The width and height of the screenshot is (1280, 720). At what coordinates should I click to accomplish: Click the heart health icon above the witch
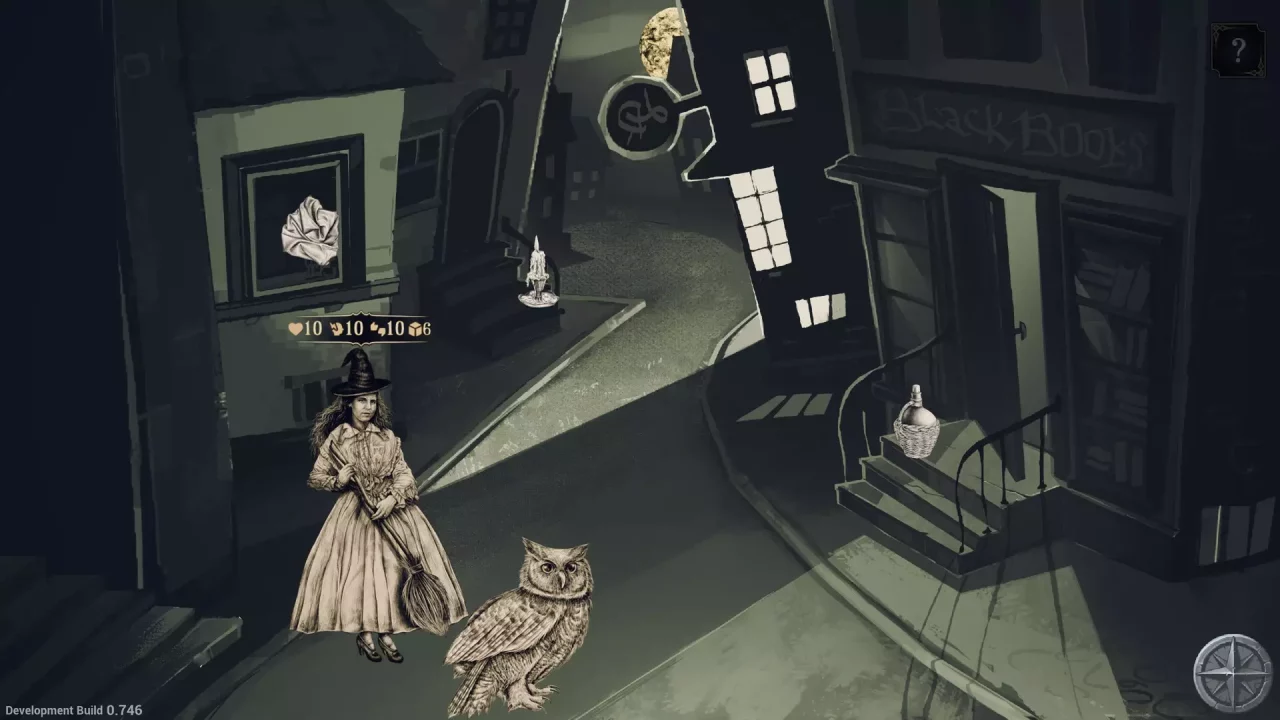pos(296,330)
